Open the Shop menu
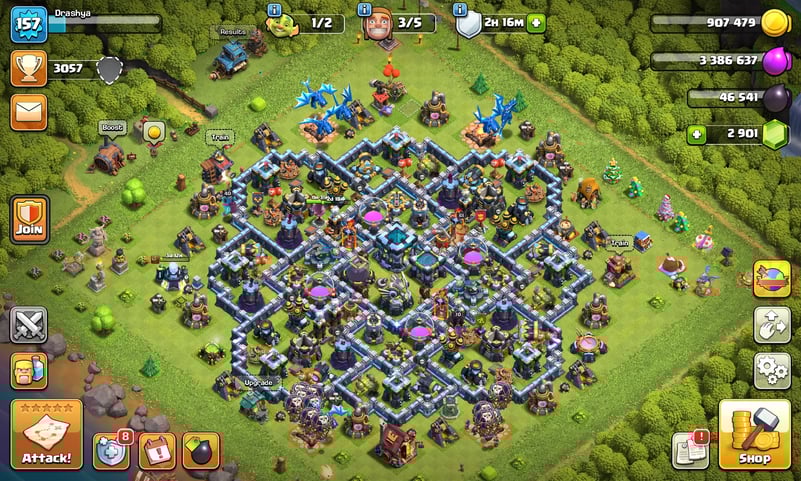 pos(755,435)
